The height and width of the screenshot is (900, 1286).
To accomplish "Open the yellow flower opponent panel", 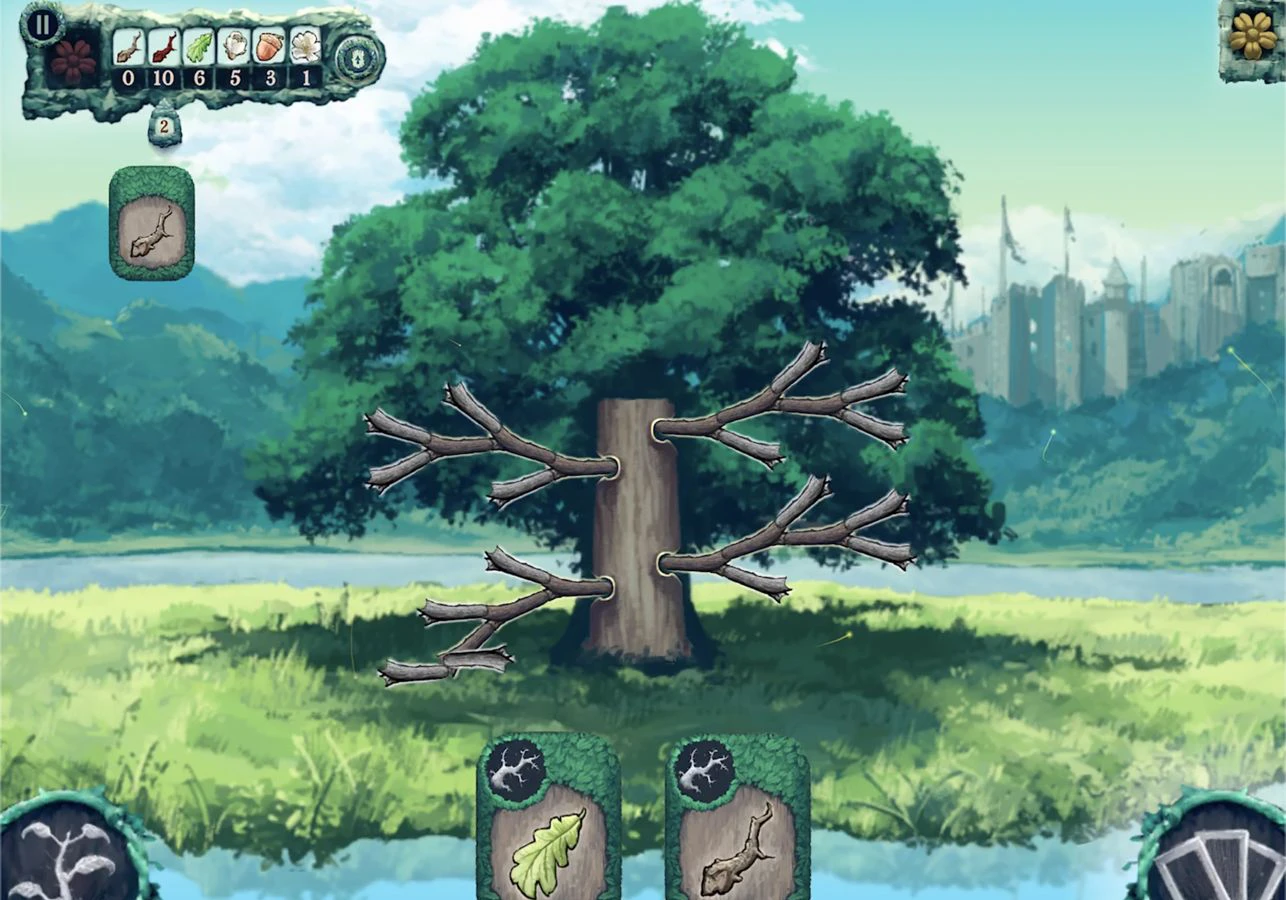I will (x=1252, y=37).
